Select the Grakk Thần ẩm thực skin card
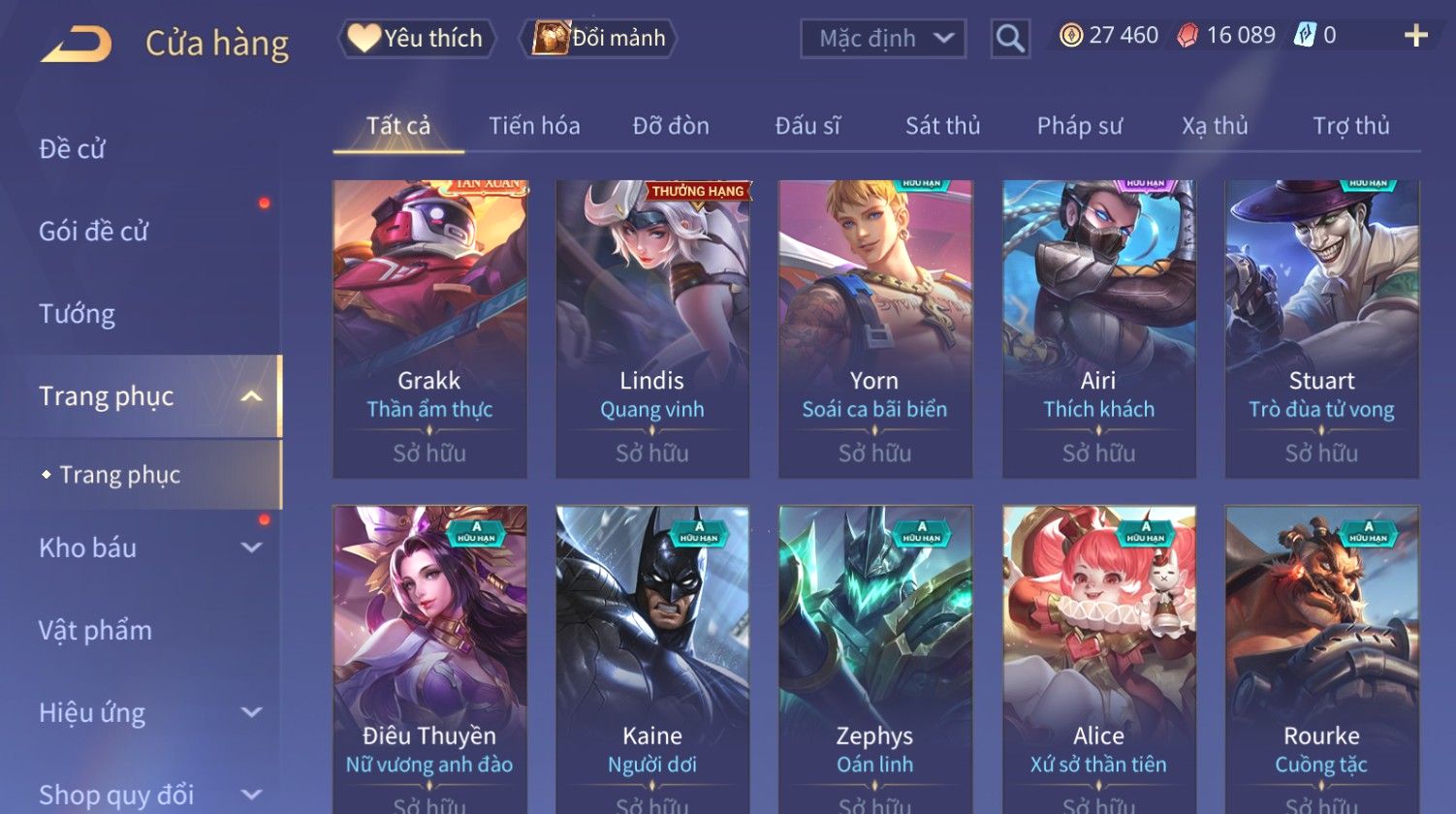The image size is (1456, 814). pos(429,328)
